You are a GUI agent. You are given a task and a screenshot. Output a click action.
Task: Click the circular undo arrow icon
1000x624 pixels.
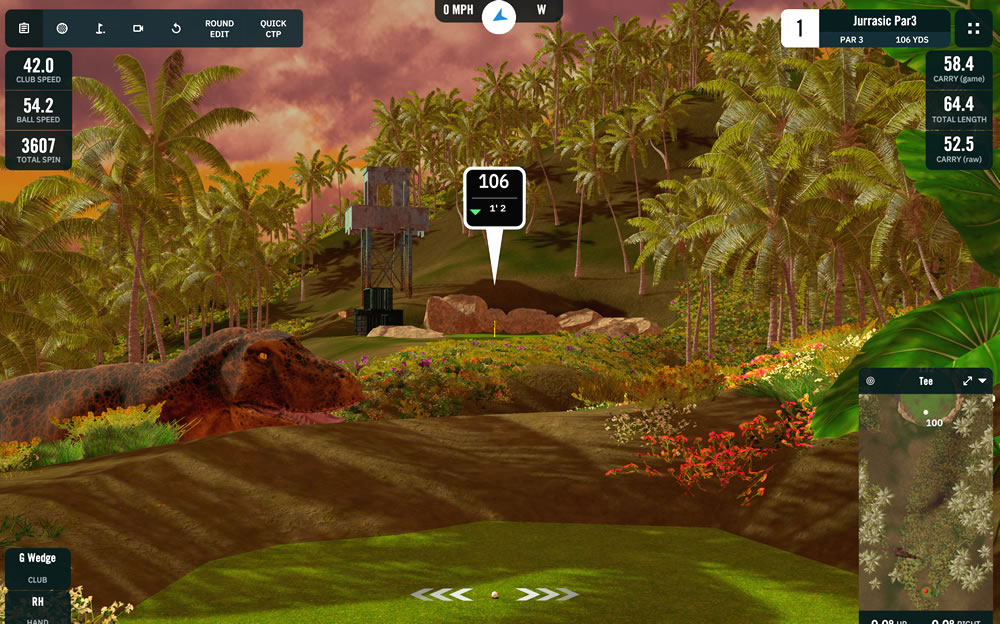(176, 29)
